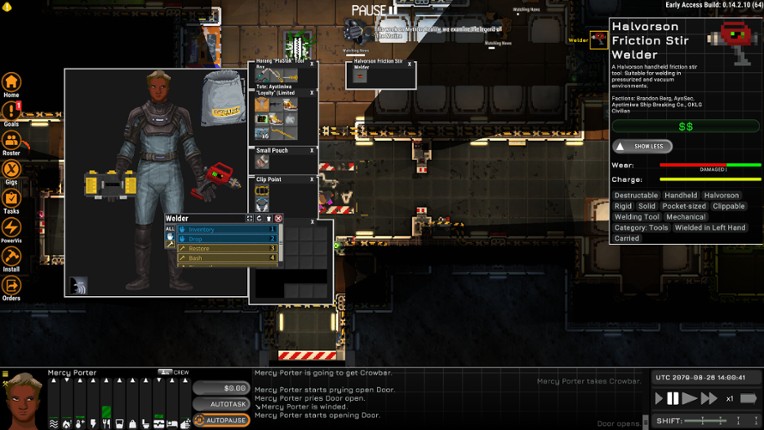This screenshot has width=764, height=430.
Task: Open the Gigs menu
Action: tap(11, 171)
